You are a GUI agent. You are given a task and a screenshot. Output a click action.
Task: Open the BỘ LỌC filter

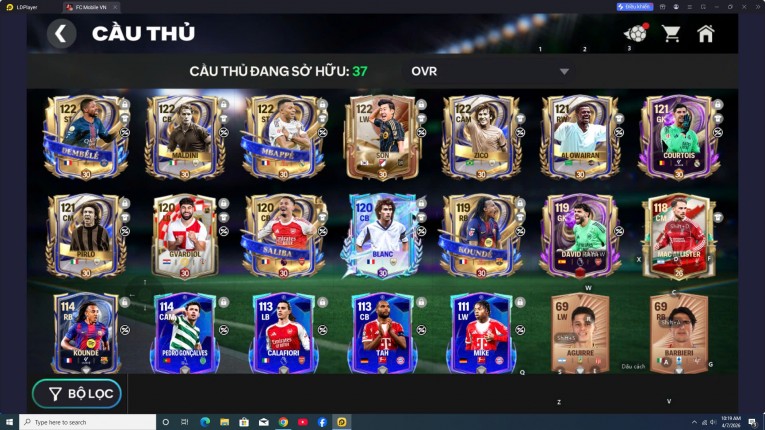tap(77, 394)
